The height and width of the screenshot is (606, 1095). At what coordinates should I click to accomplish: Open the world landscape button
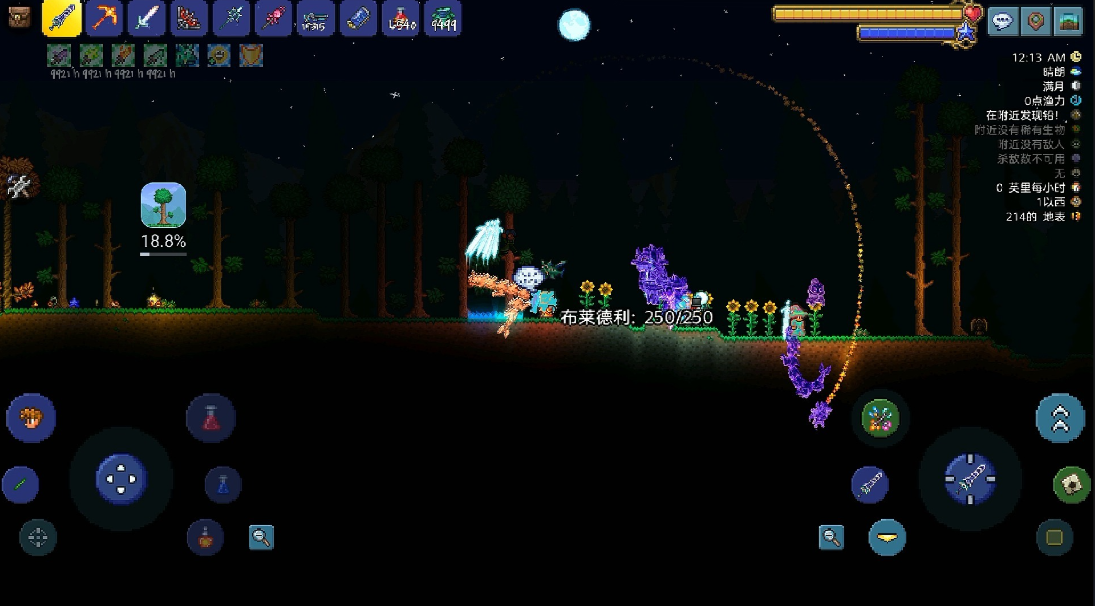click(1070, 21)
